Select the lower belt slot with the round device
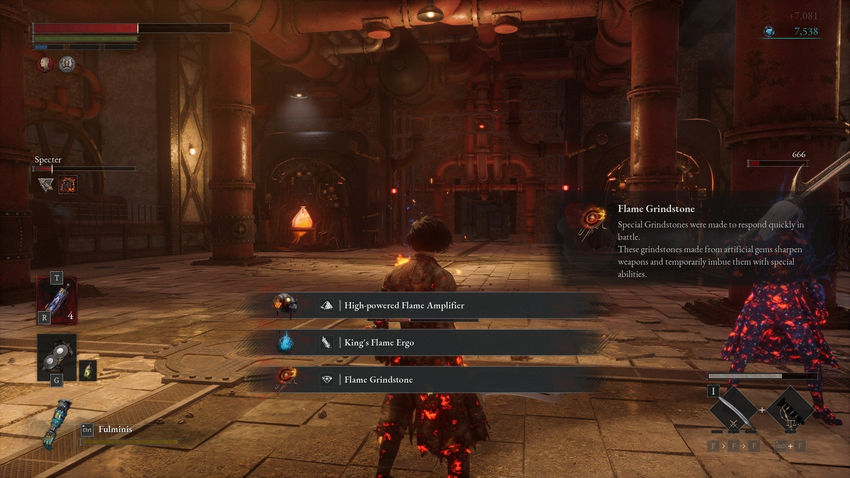The width and height of the screenshot is (850, 478). 56,357
